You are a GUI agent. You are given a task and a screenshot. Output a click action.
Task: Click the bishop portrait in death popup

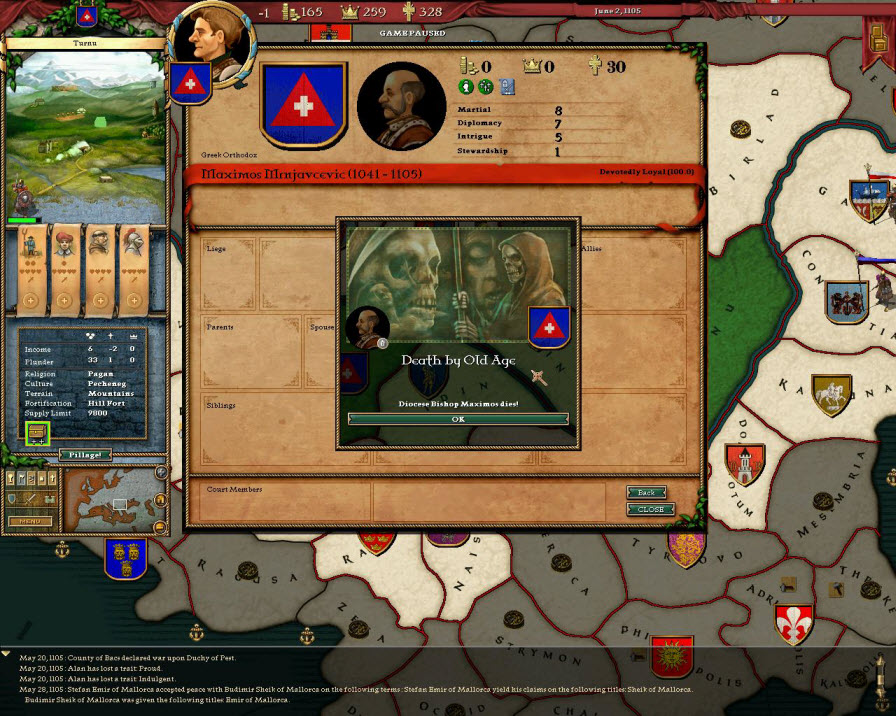367,327
